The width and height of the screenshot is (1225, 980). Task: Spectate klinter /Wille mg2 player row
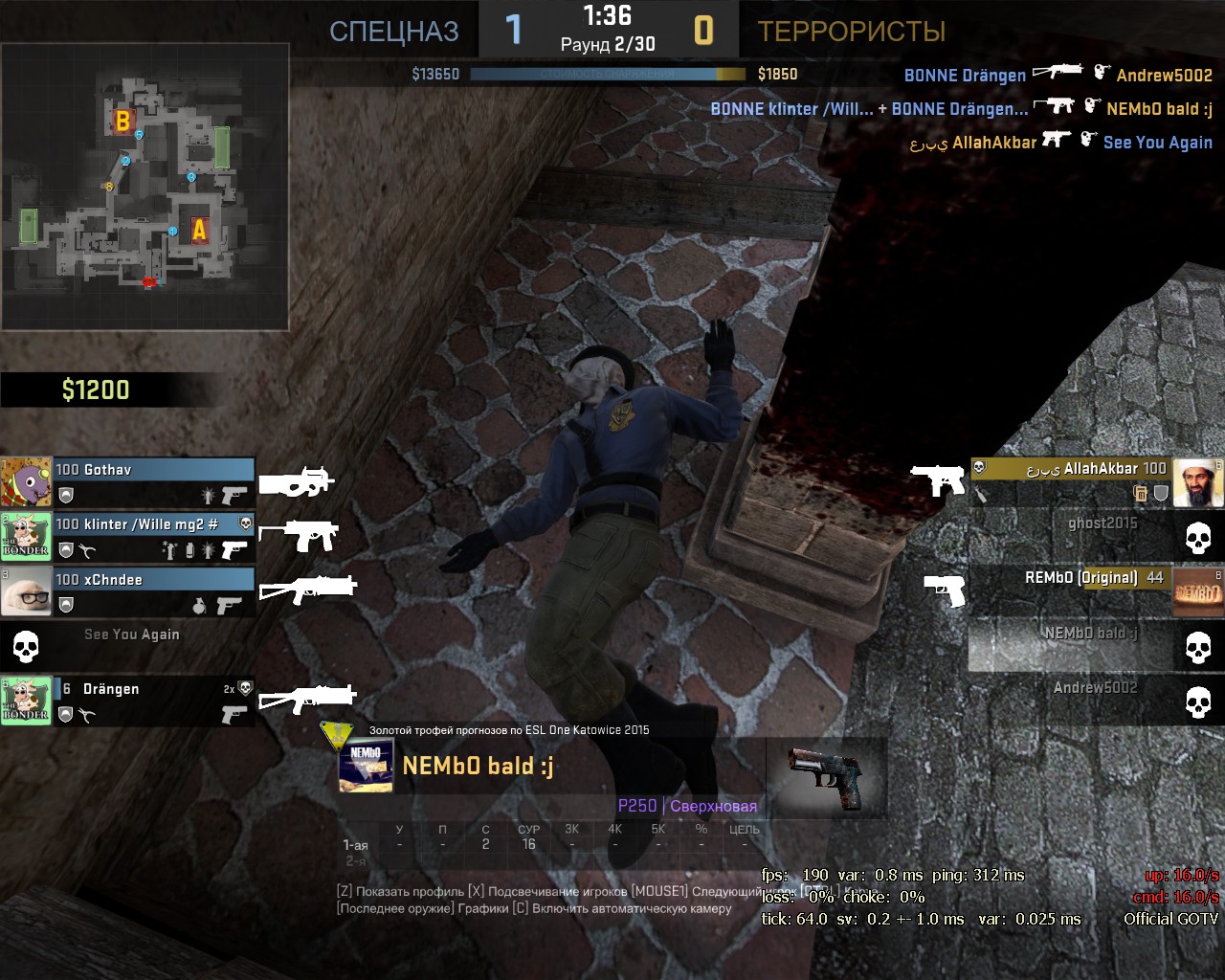[x=153, y=537]
